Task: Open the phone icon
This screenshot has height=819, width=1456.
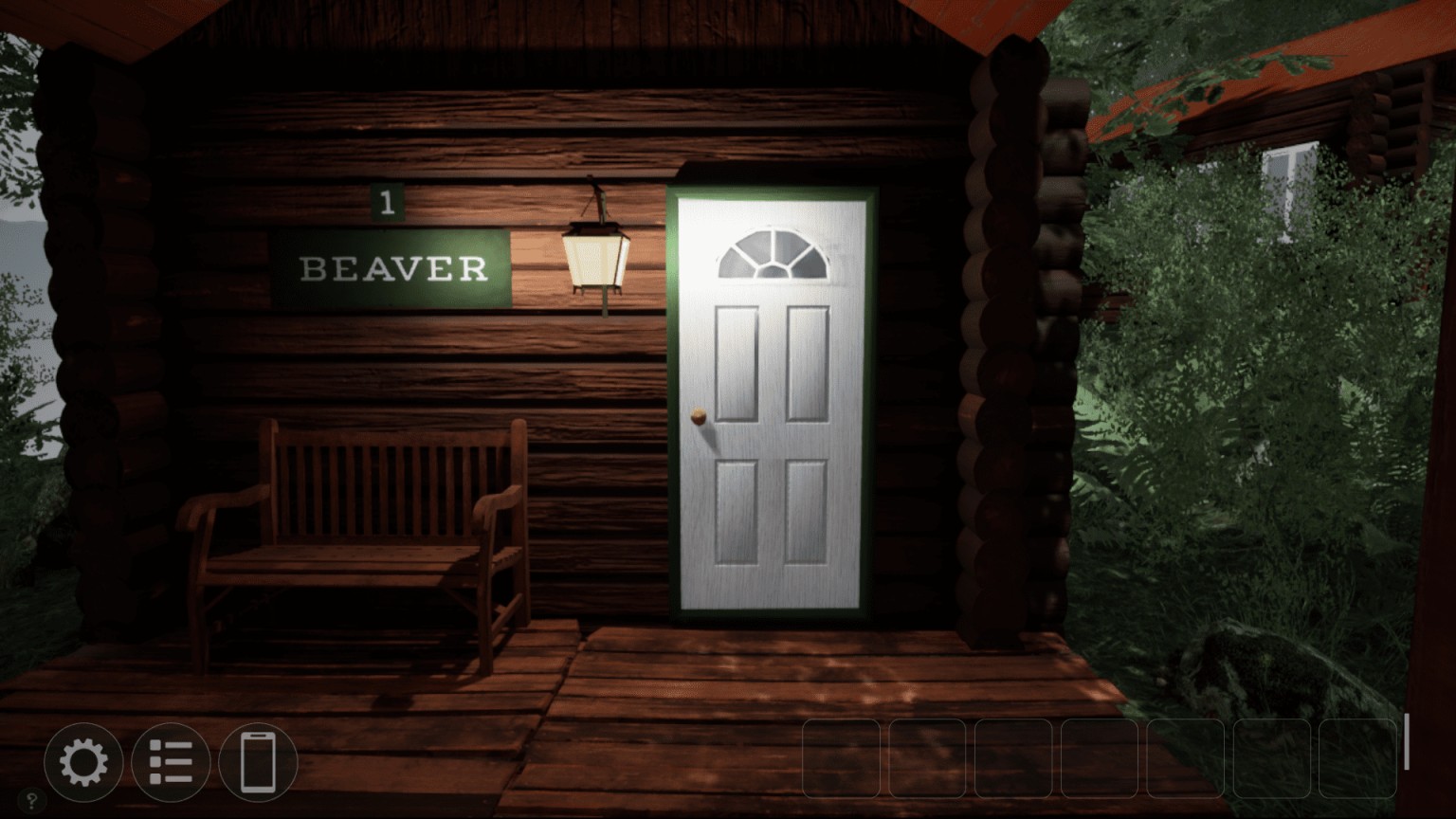Action: (258, 762)
